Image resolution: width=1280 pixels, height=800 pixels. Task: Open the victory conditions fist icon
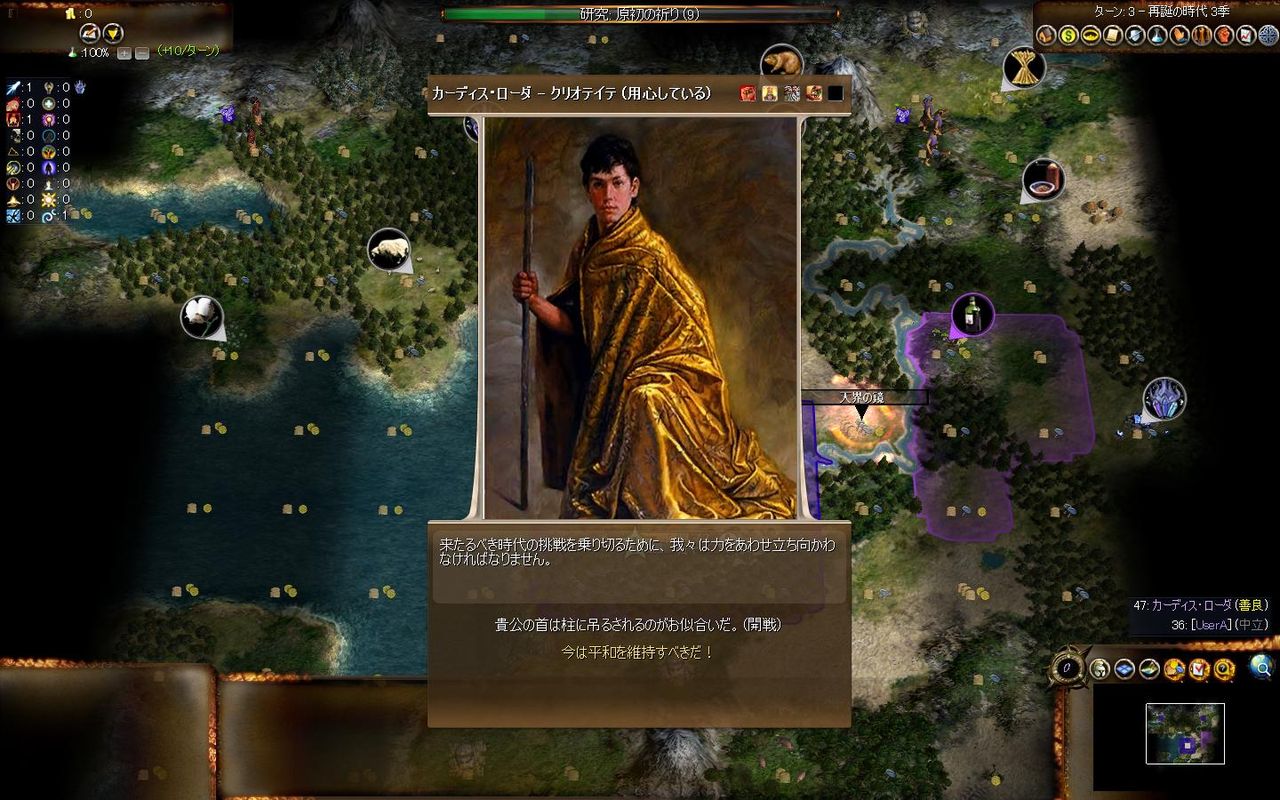click(x=1223, y=33)
